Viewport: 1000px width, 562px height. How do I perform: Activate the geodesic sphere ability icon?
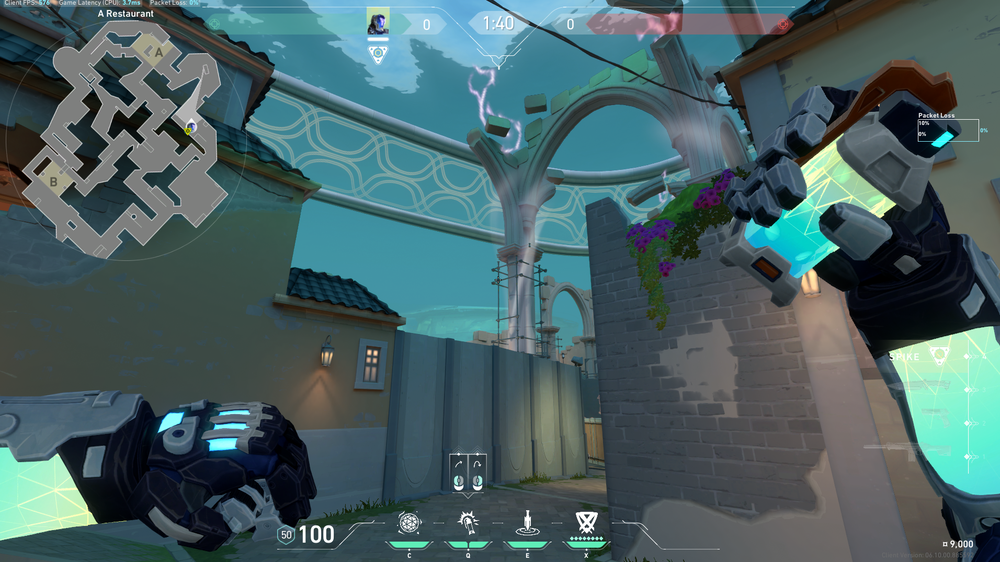pyautogui.click(x=409, y=522)
